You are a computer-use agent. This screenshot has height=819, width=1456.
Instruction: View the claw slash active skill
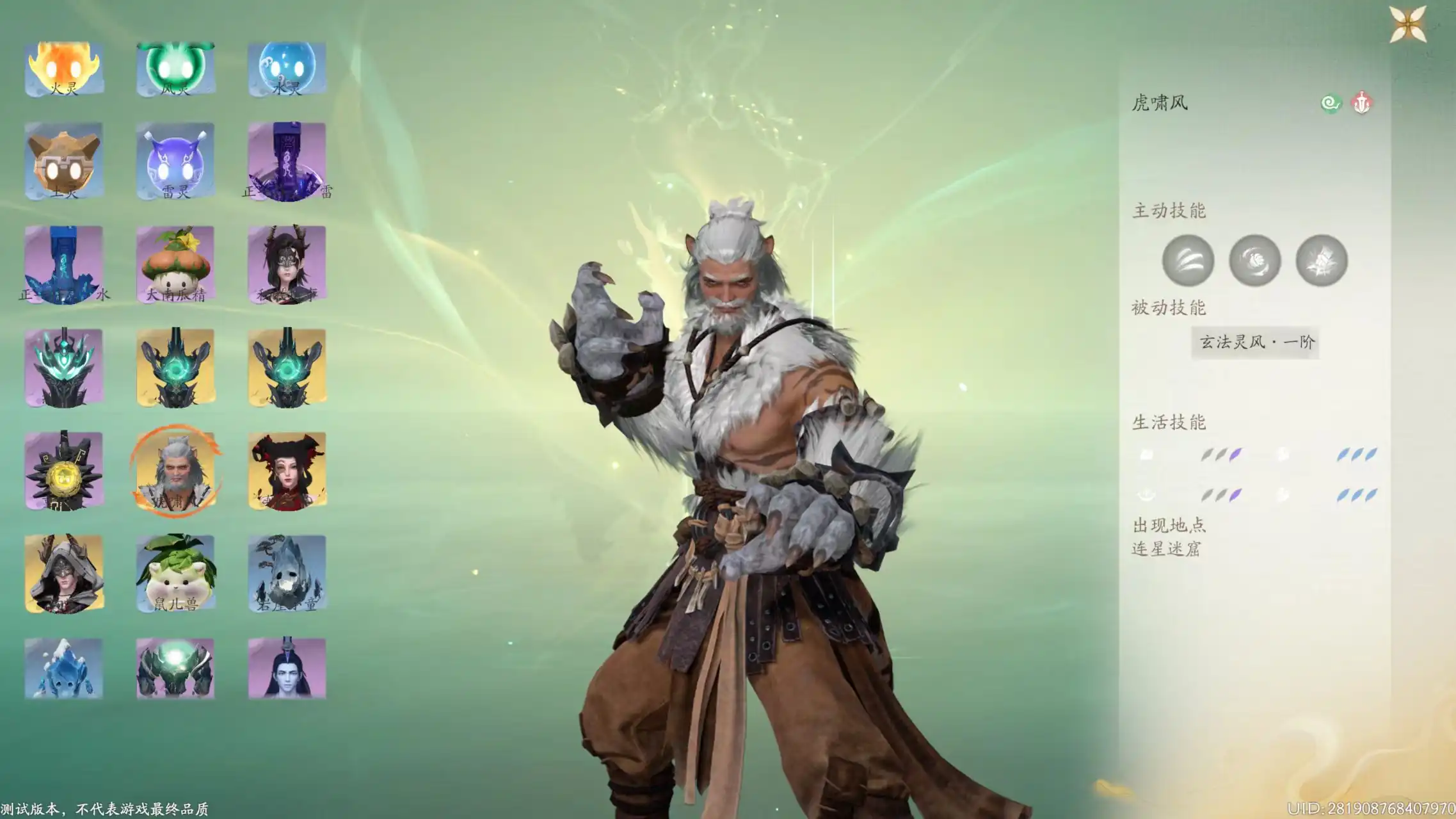click(1188, 261)
